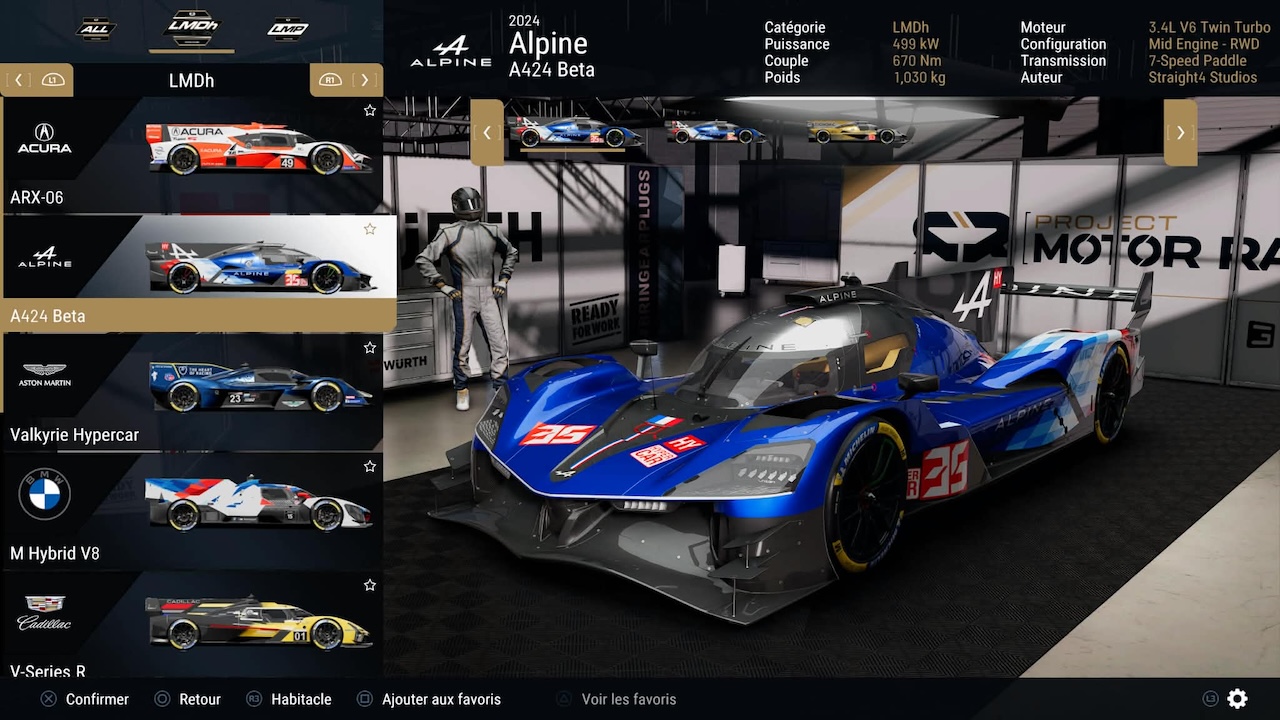The height and width of the screenshot is (720, 1280).
Task: Open the Habitacle cockpit view
Action: pyautogui.click(x=300, y=699)
